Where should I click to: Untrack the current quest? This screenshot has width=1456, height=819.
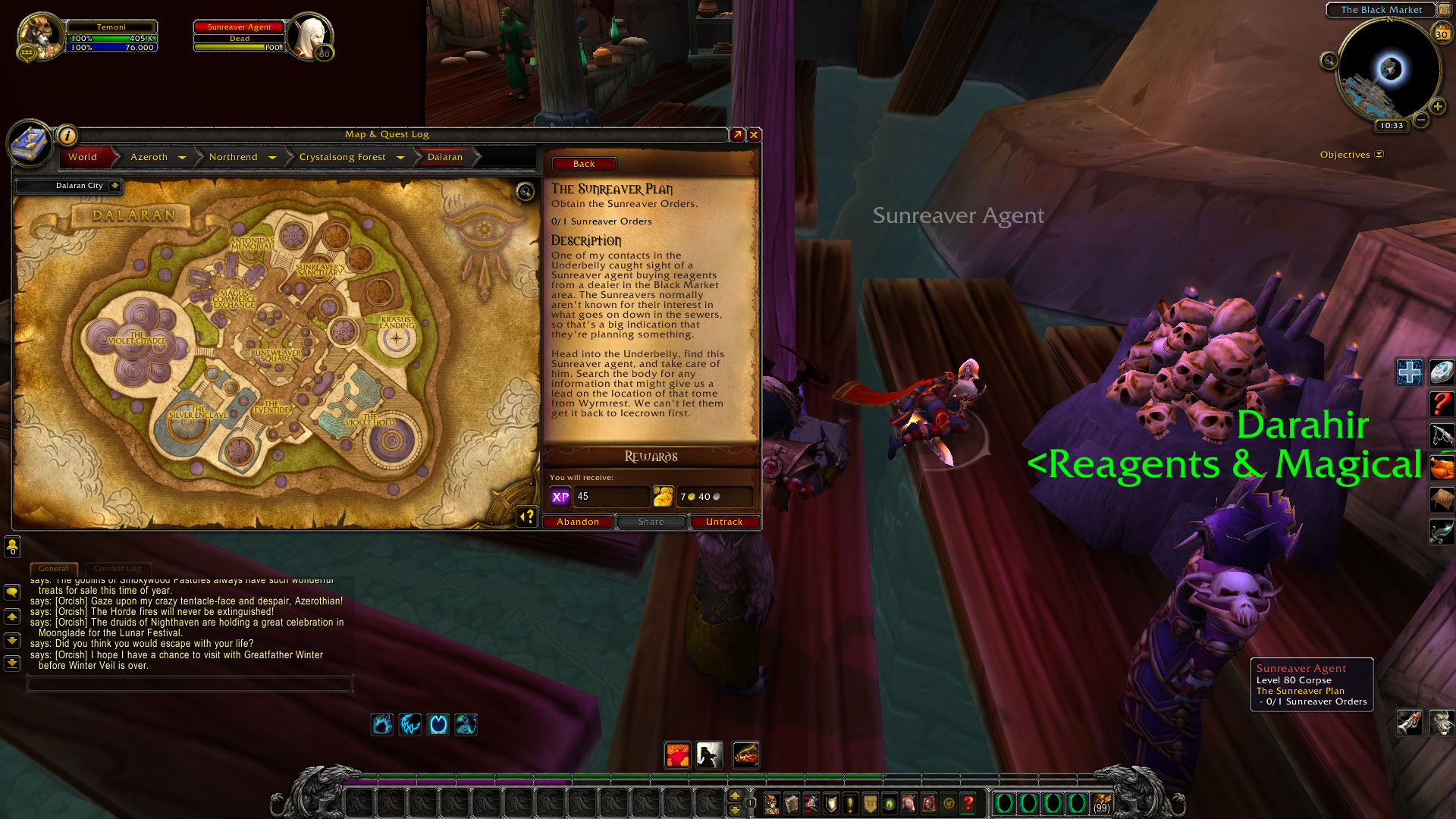[723, 522]
